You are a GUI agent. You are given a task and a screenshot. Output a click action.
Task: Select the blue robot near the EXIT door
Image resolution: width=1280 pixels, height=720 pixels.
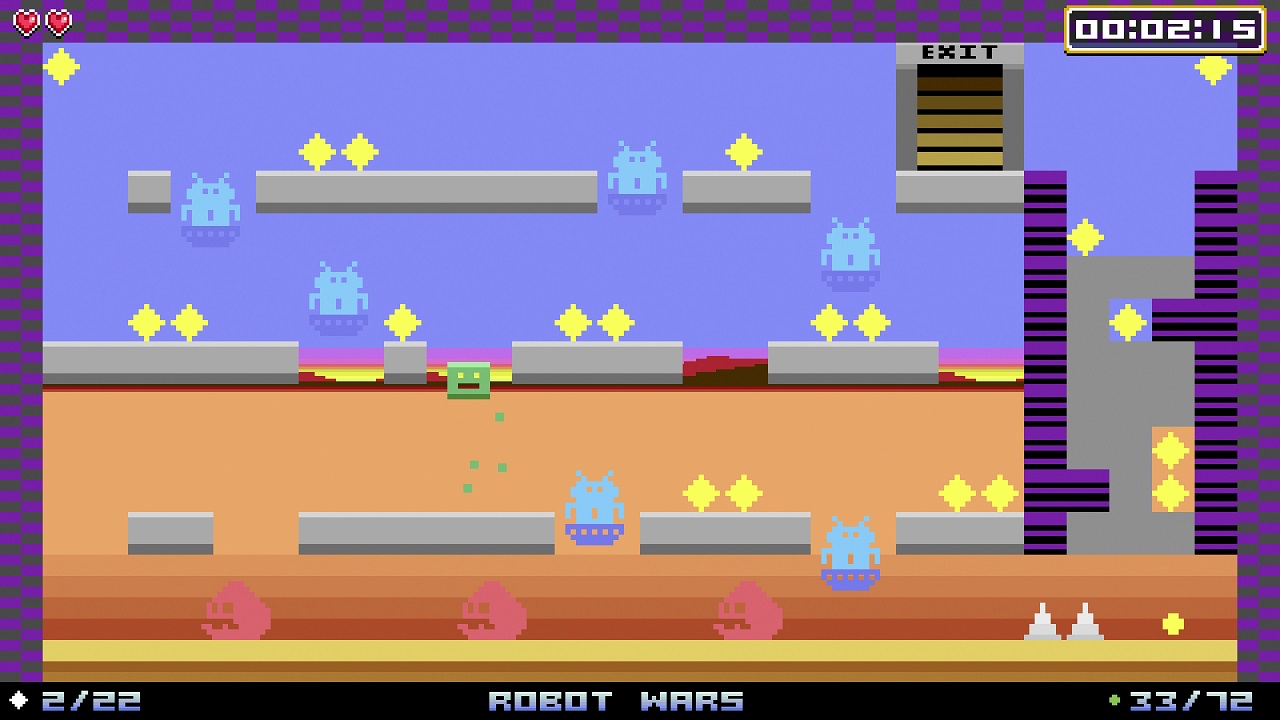[x=848, y=251]
